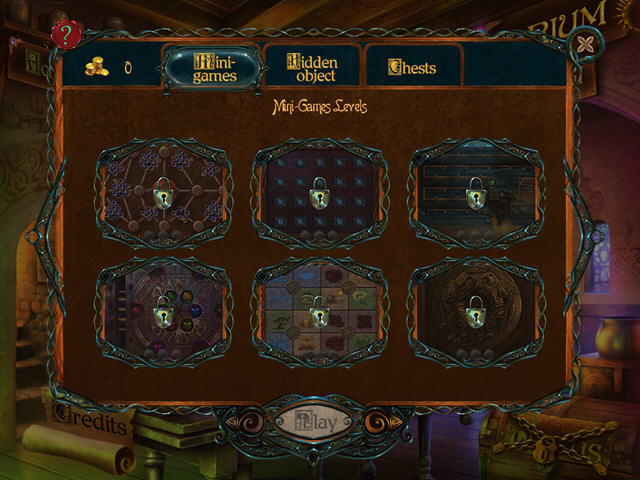Pick the locked colored-gems dial mini-game
The height and width of the screenshot is (480, 640).
click(x=163, y=313)
